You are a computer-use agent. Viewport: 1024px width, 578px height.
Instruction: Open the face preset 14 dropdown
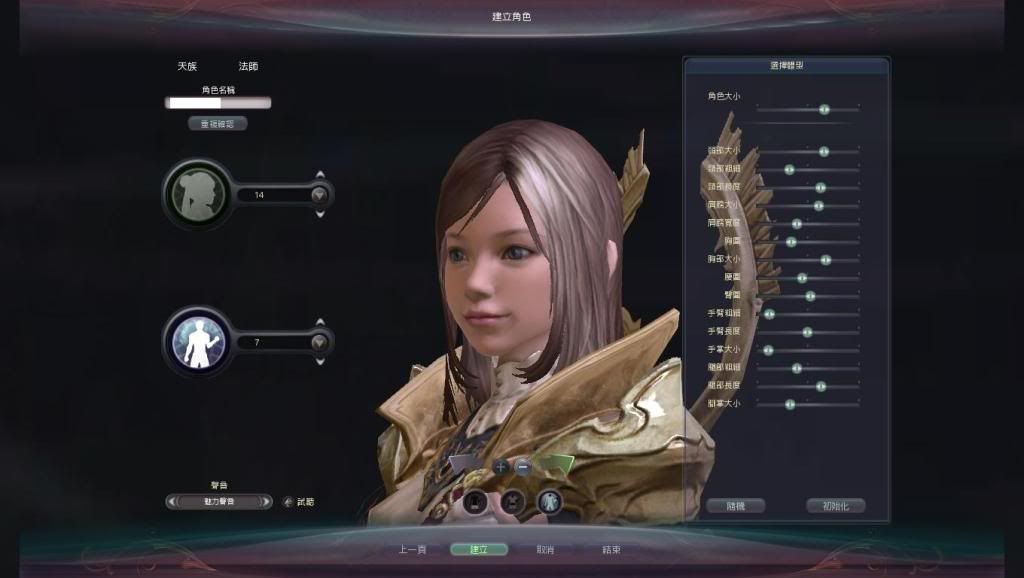319,195
